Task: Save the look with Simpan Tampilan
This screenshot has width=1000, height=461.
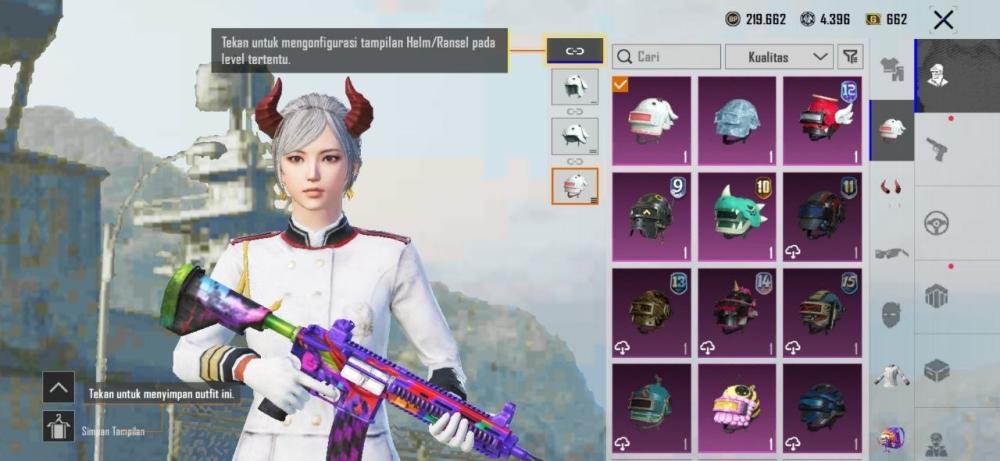Action: (58, 427)
